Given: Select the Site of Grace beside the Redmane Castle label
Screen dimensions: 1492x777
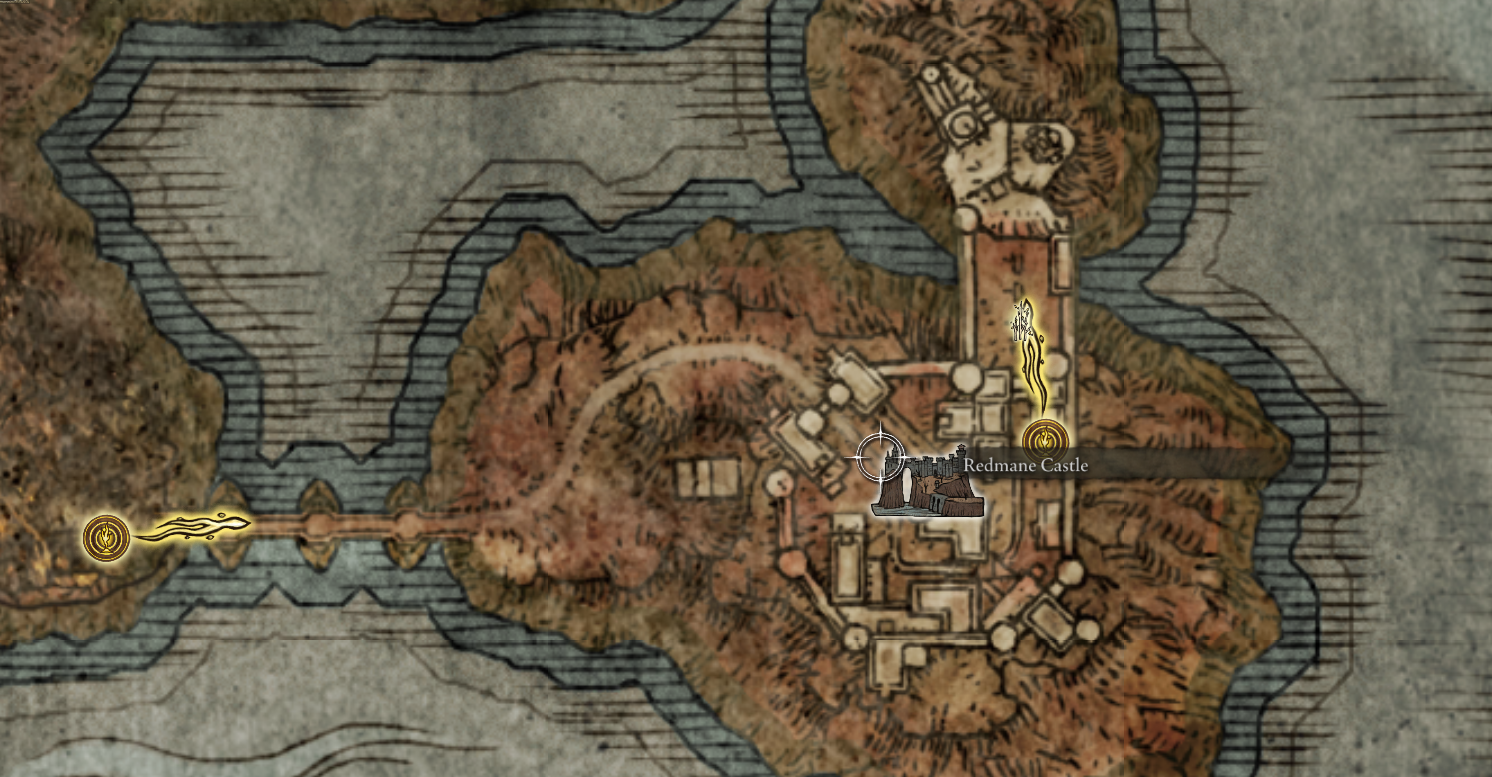Looking at the screenshot, I should [x=1043, y=437].
